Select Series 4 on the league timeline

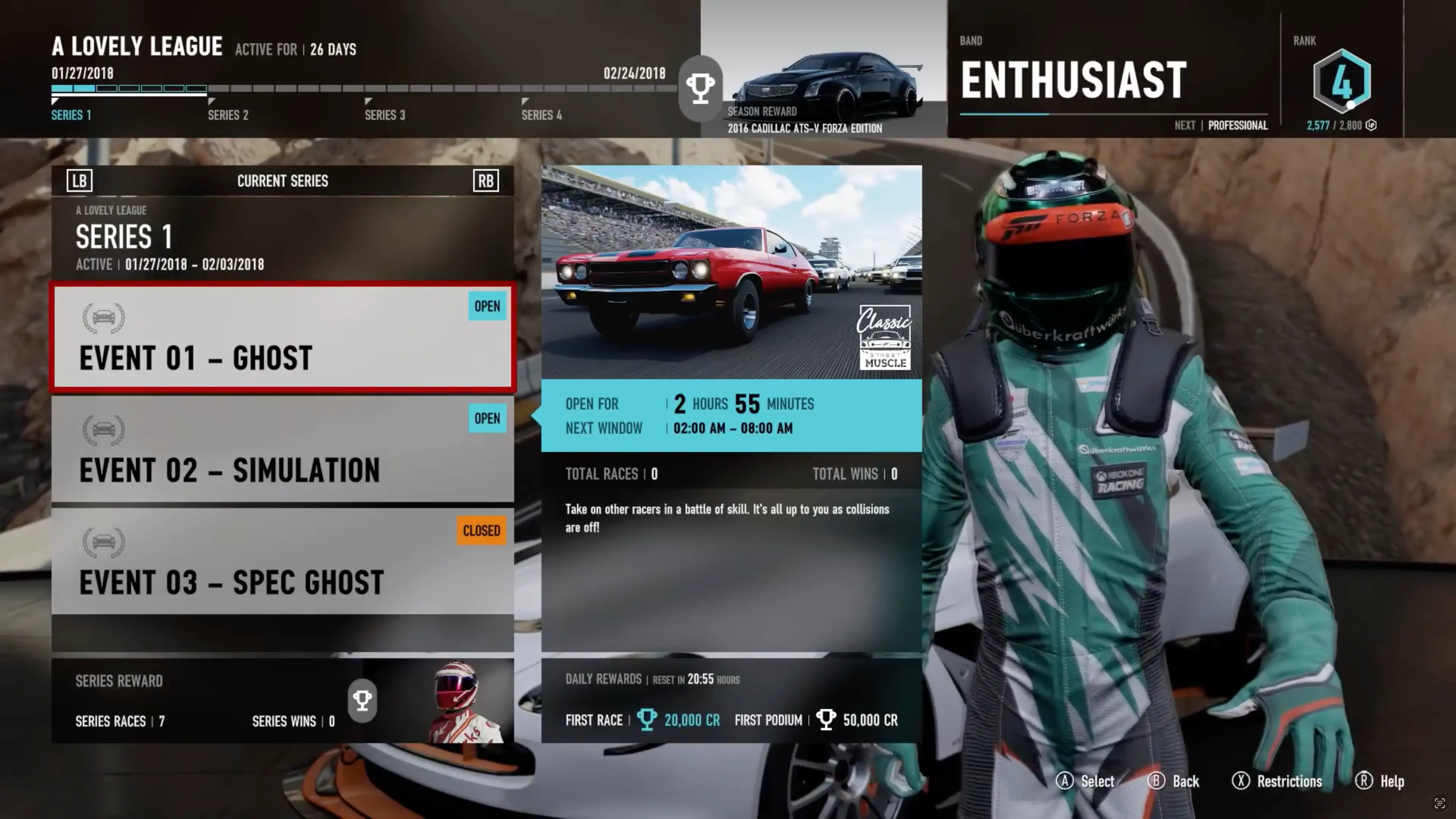coord(541,115)
